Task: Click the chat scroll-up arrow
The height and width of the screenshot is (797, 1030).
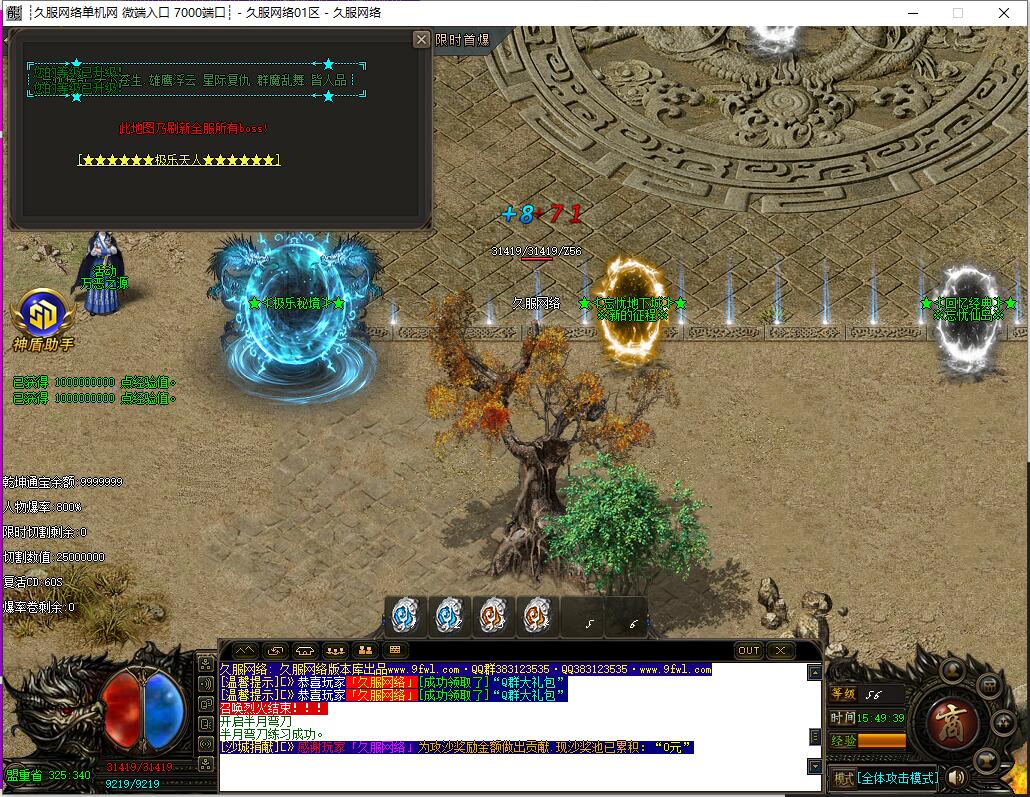Action: coord(815,673)
